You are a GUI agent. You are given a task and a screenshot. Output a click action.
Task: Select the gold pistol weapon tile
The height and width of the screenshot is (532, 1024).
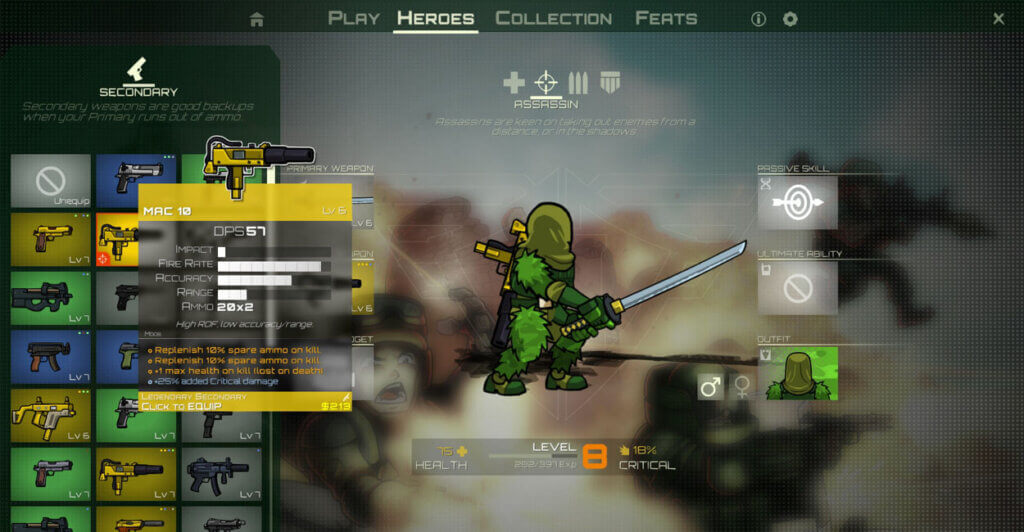coord(51,239)
